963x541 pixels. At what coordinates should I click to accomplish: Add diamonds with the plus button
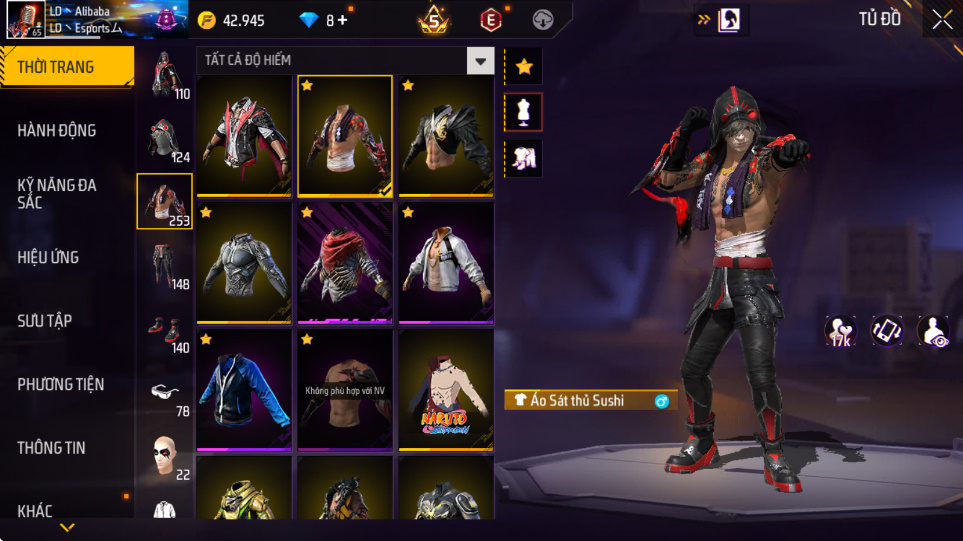click(x=343, y=20)
